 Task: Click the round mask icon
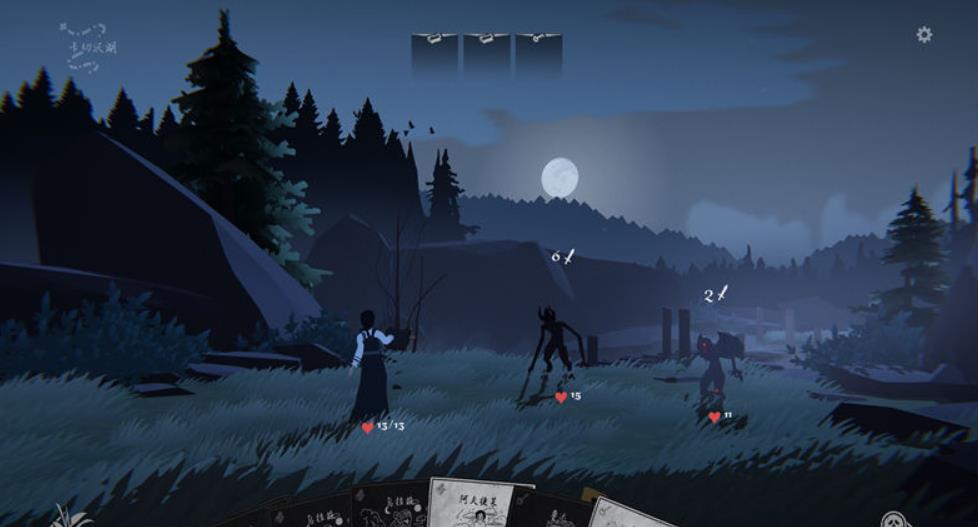(893, 519)
